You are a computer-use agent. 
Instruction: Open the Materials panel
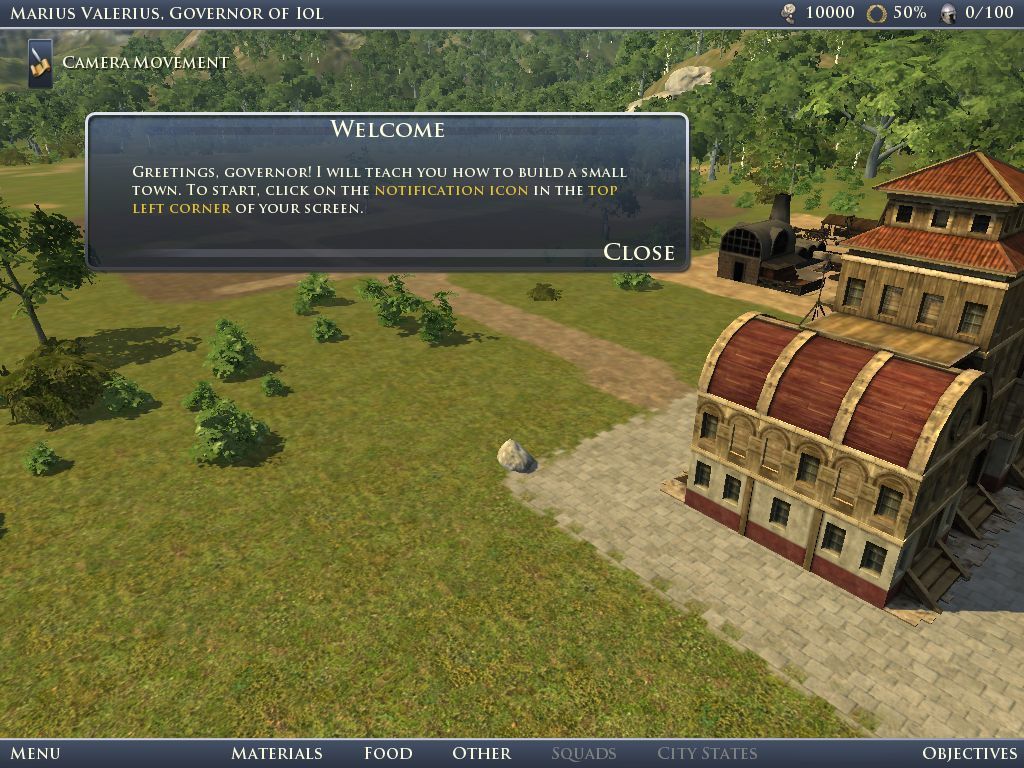pyautogui.click(x=276, y=753)
